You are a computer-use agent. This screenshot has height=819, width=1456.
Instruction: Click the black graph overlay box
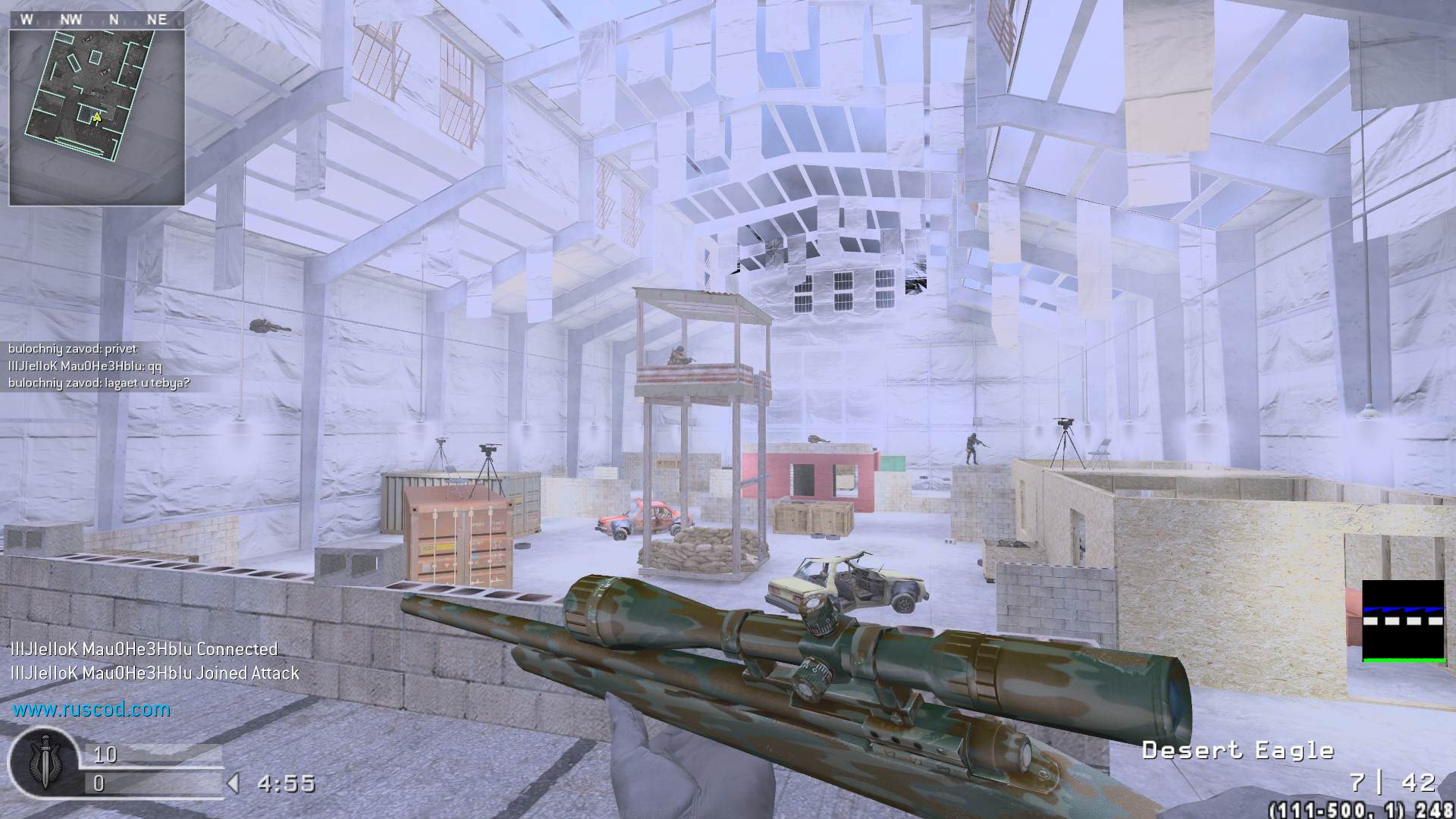(x=1403, y=621)
